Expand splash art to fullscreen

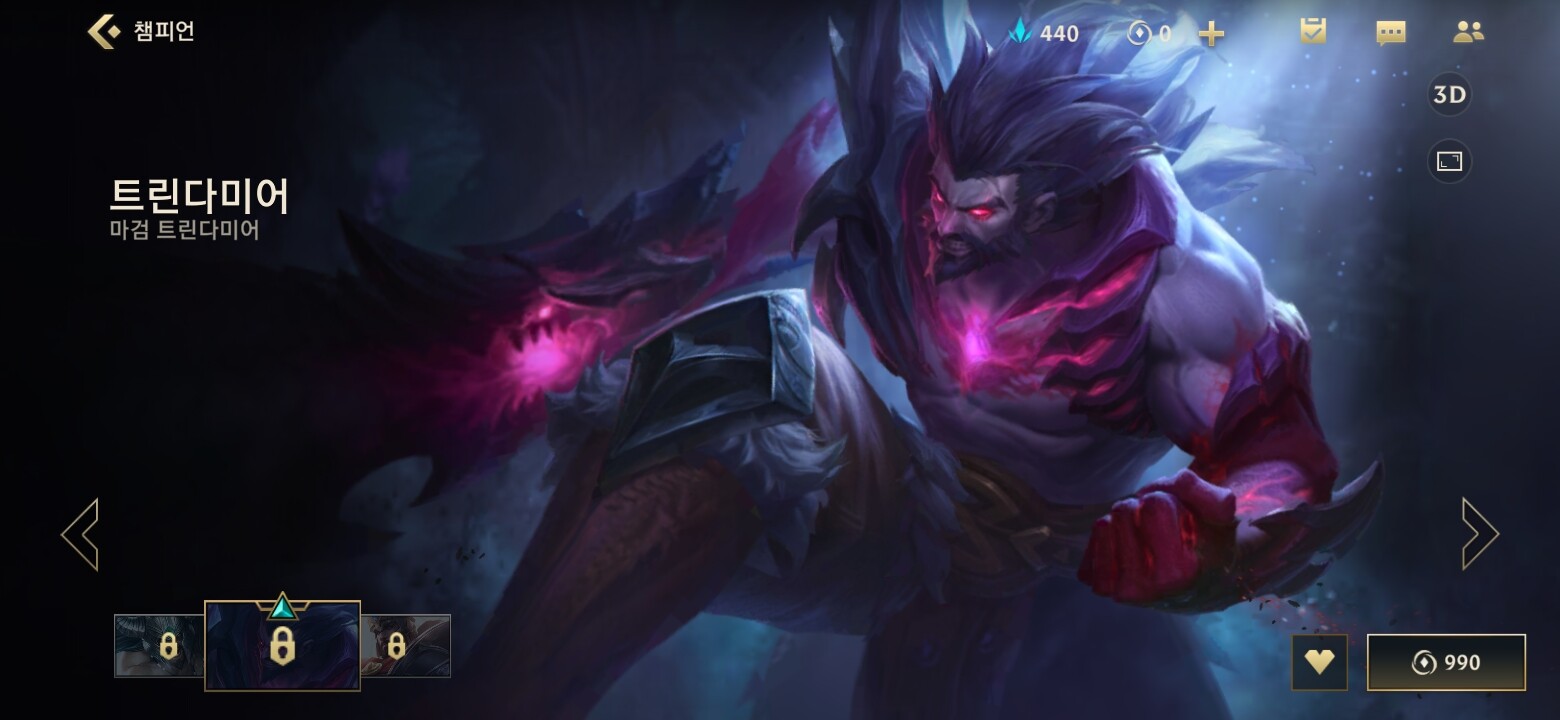tap(1449, 162)
